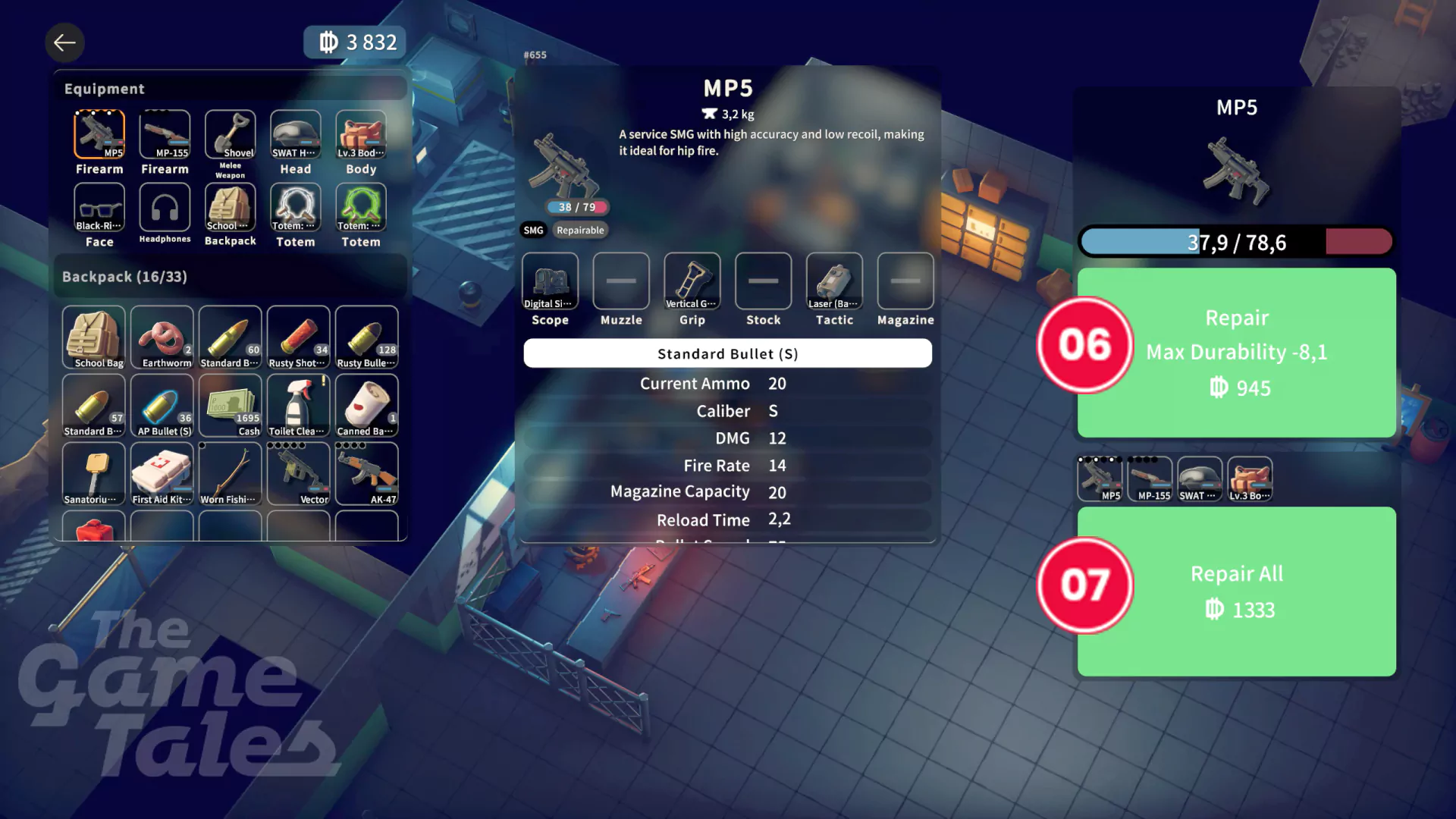This screenshot has width=1456, height=819.
Task: Select the Lv.3 body armor slot
Action: click(361, 135)
